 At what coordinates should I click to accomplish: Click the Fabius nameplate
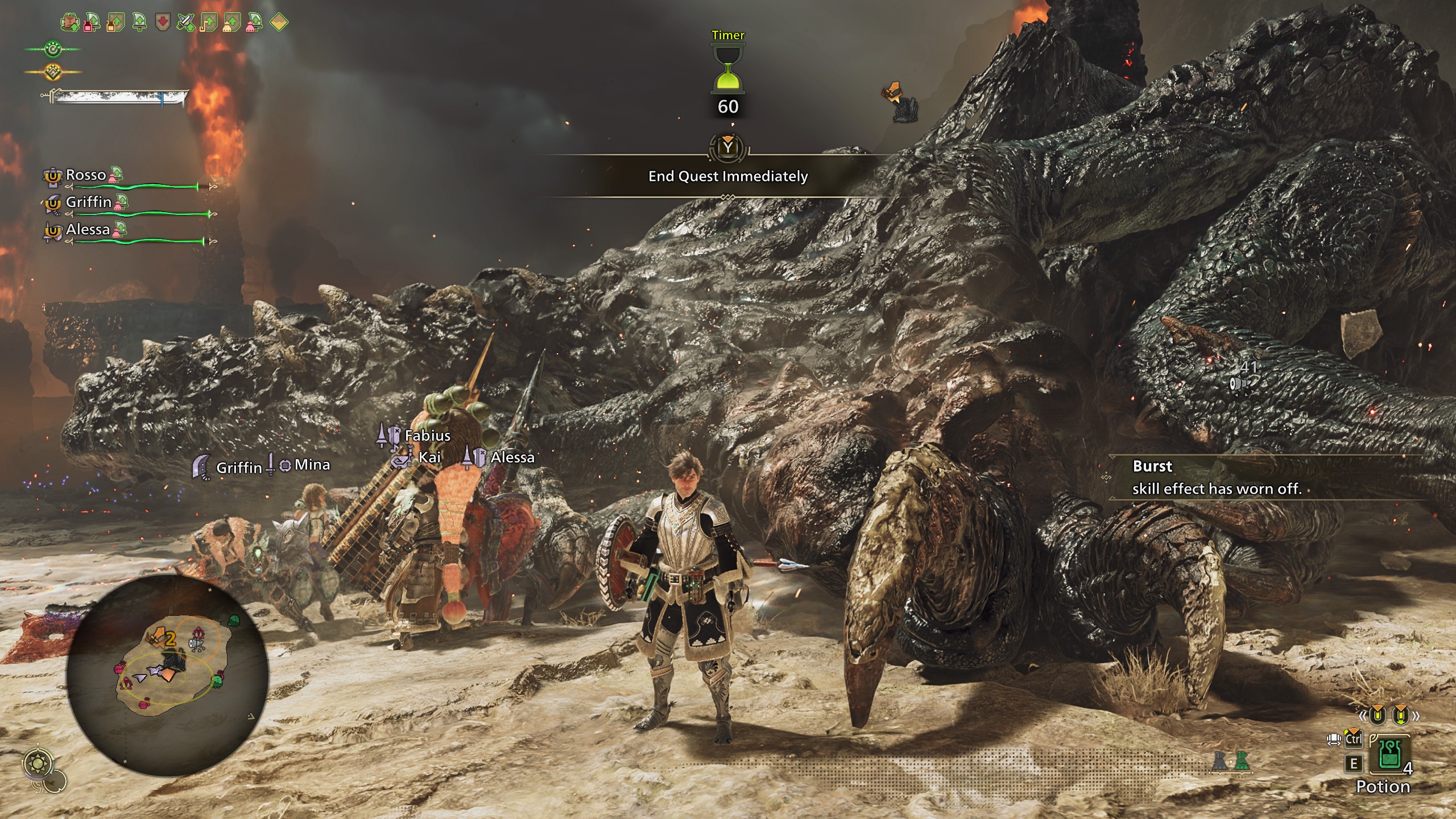427,436
